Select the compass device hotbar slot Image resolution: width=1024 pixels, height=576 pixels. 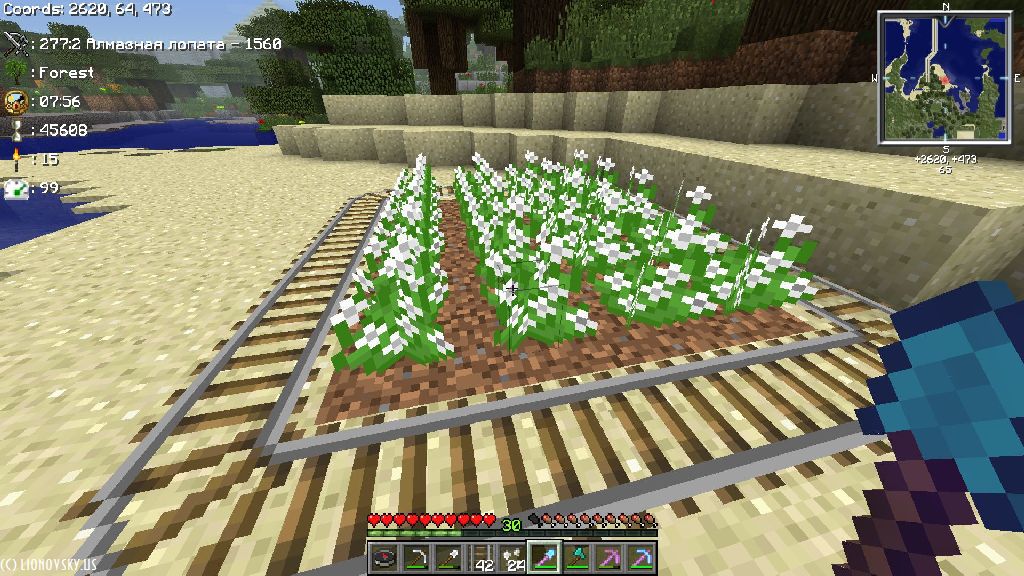[x=384, y=557]
